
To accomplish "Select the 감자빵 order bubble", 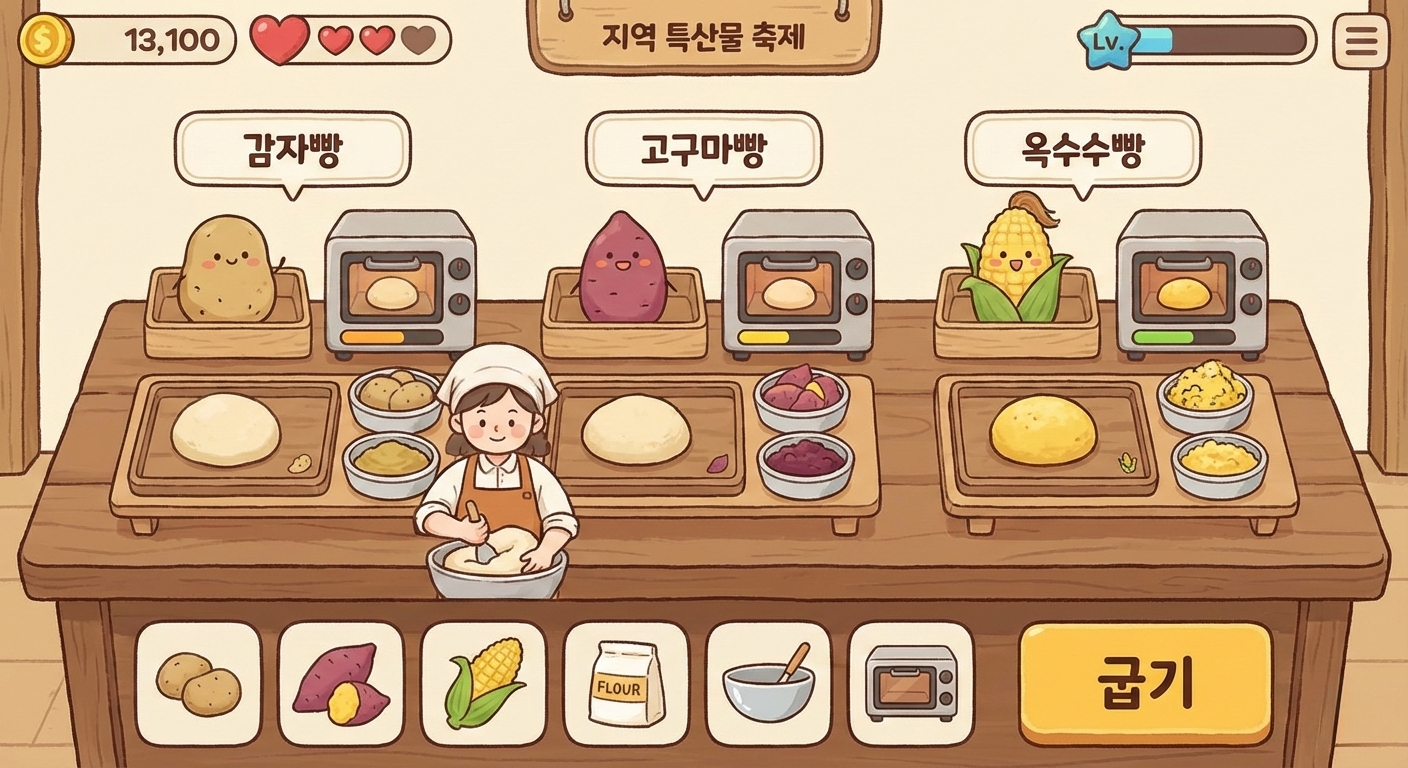I will 292,149.
